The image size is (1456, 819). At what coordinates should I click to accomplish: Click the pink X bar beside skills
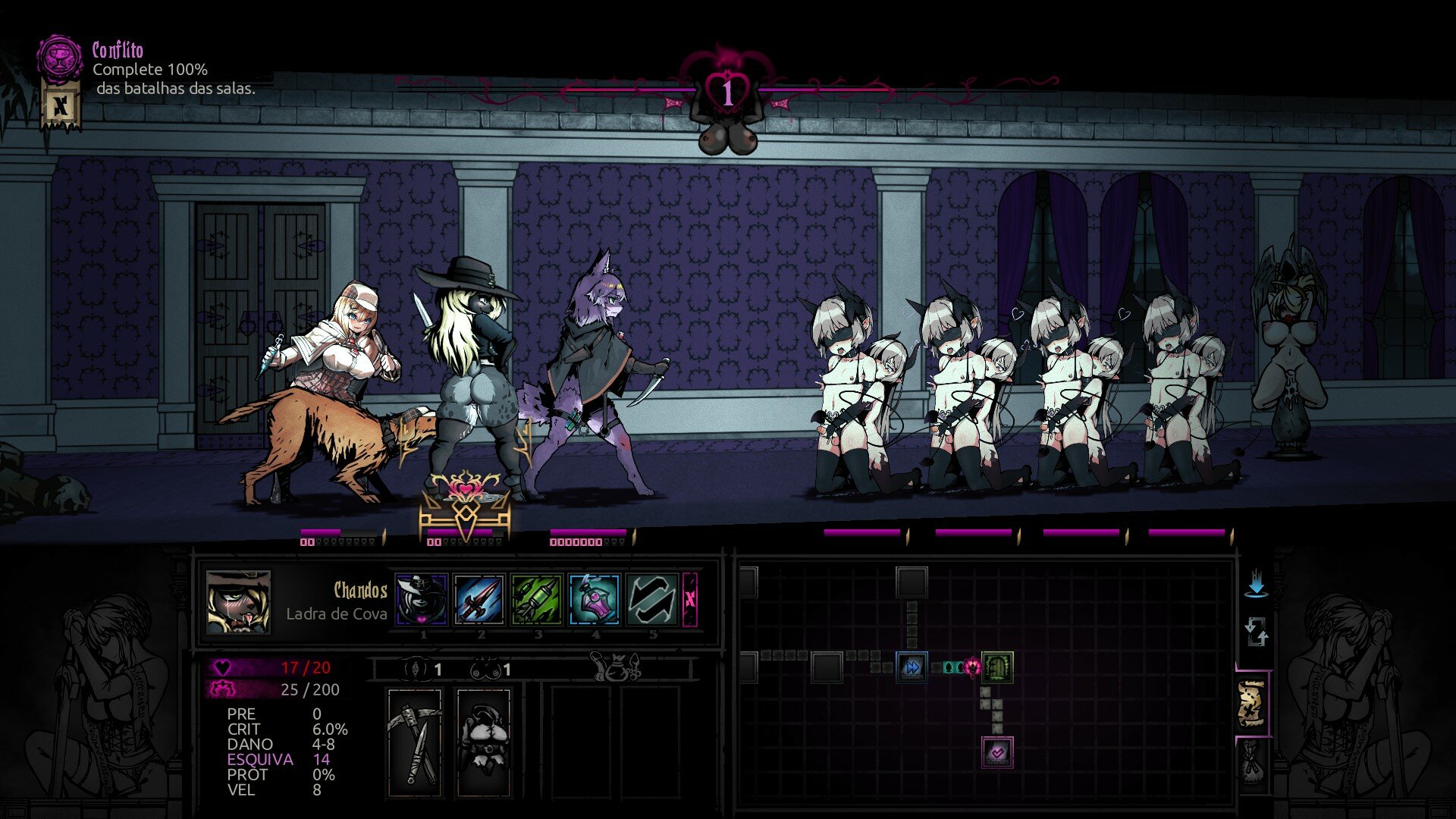690,599
